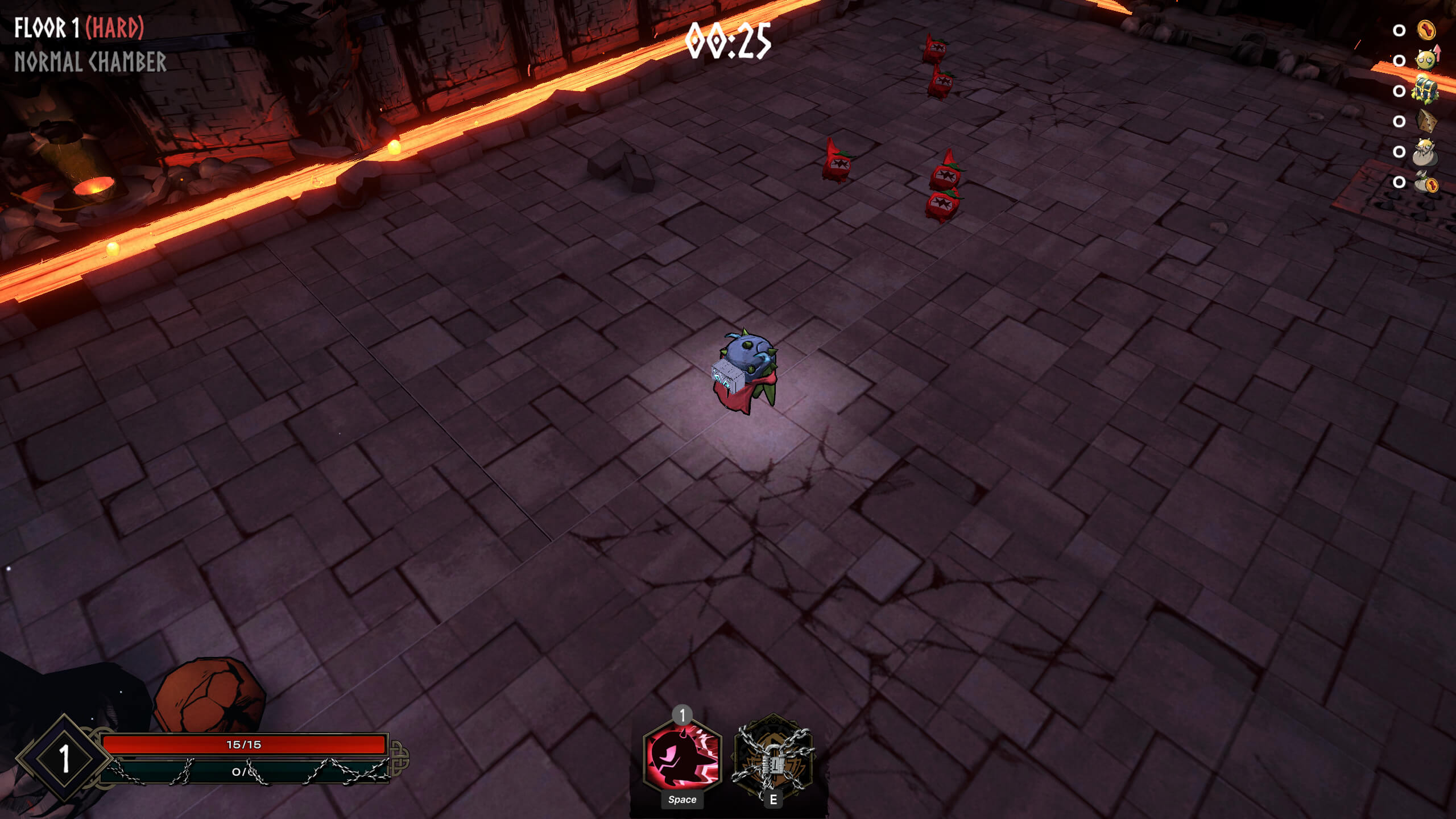Viewport: 1456px width, 819px height.
Task: Select the creature-in-sack tracker icon
Action: click(1425, 152)
